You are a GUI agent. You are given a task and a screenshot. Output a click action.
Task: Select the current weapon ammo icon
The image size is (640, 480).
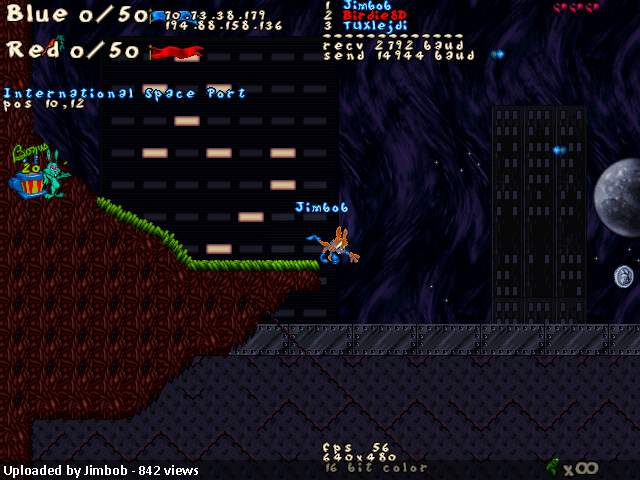552,466
